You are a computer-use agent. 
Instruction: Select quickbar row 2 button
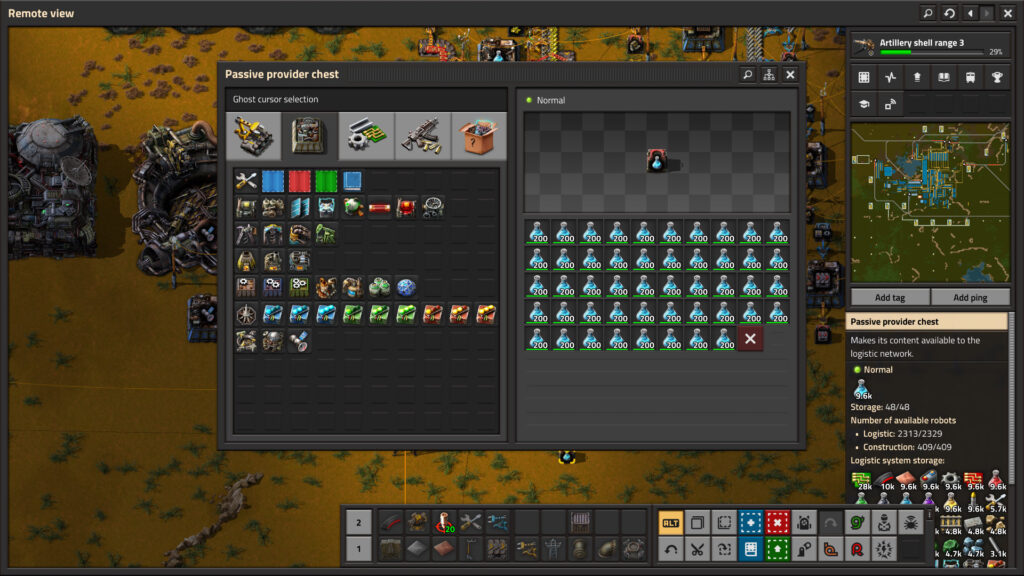click(x=358, y=522)
